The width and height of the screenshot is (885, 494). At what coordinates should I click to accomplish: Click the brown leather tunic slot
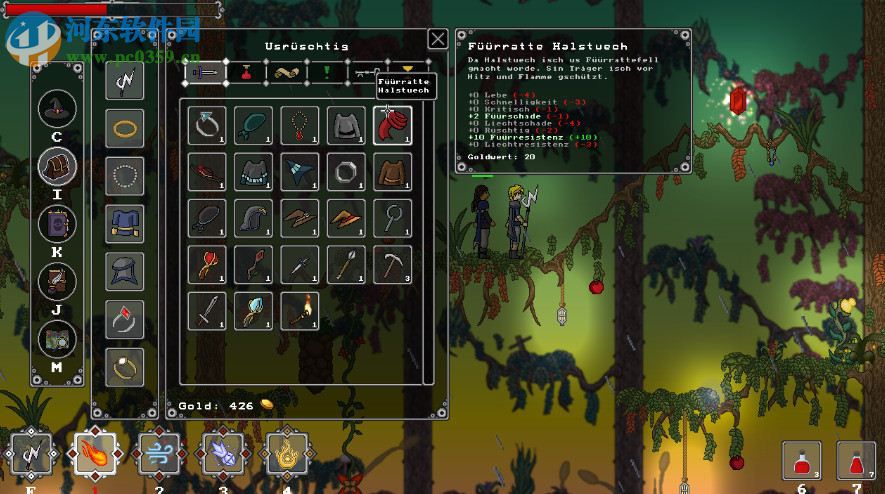point(393,171)
